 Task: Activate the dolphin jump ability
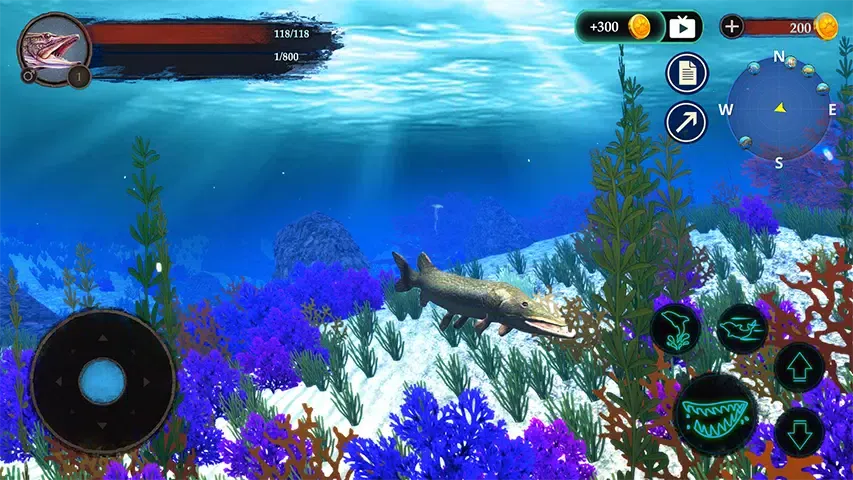coord(676,328)
